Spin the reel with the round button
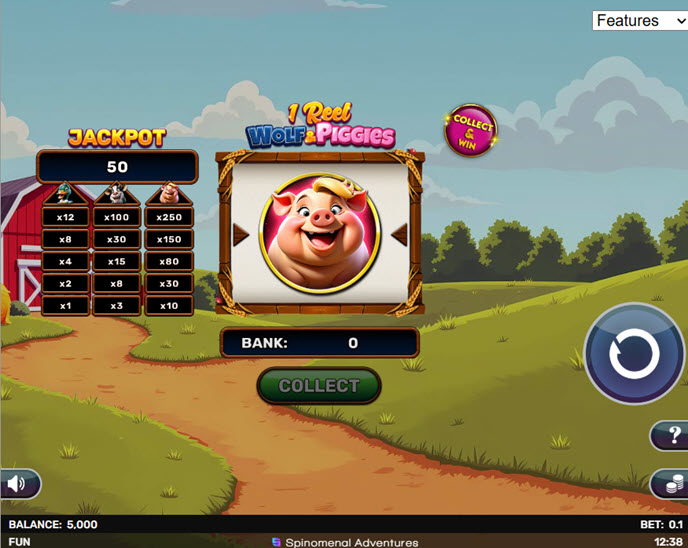Screen dimensions: 688x548 634,355
